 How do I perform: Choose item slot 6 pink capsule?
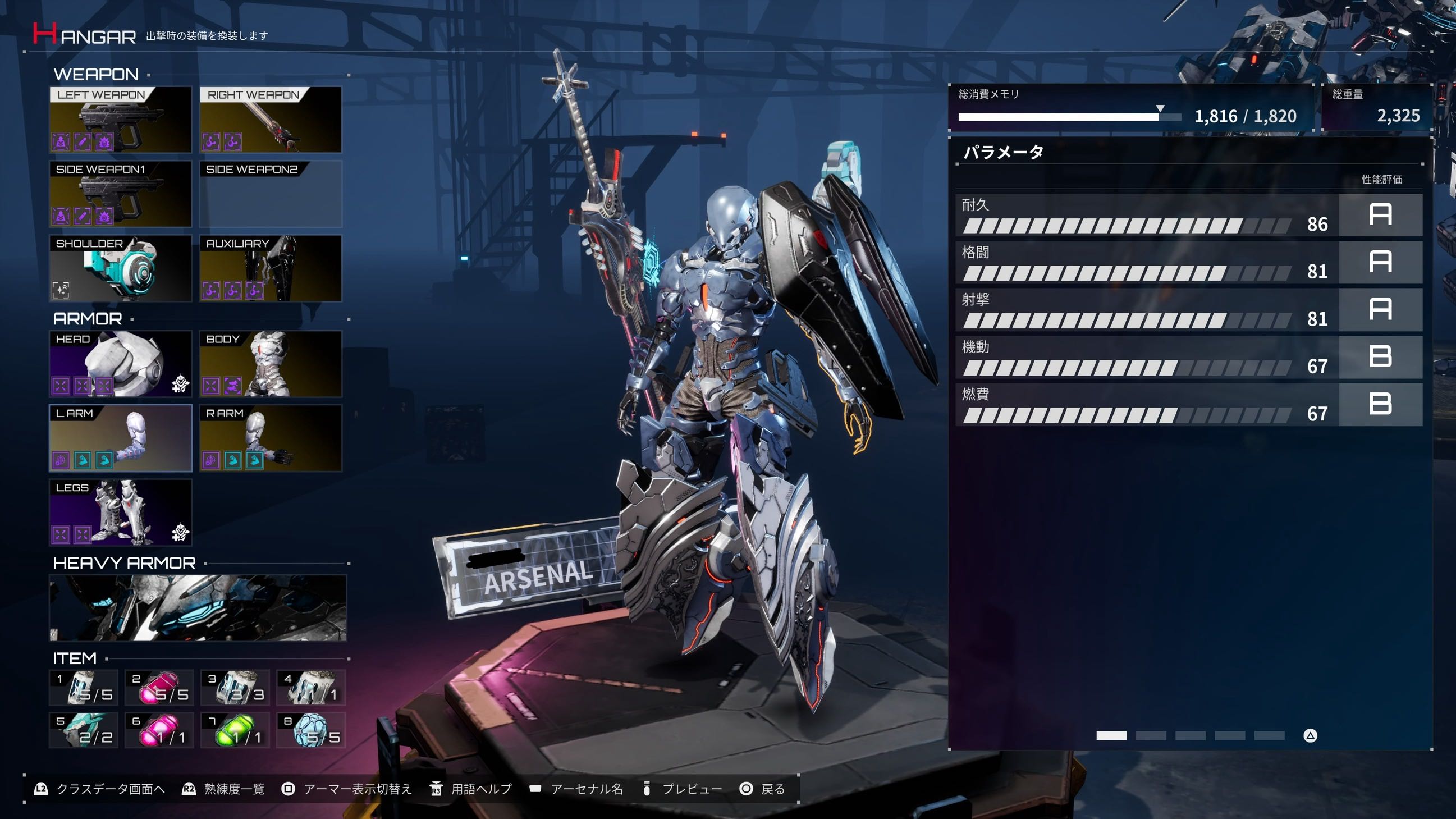[x=159, y=730]
